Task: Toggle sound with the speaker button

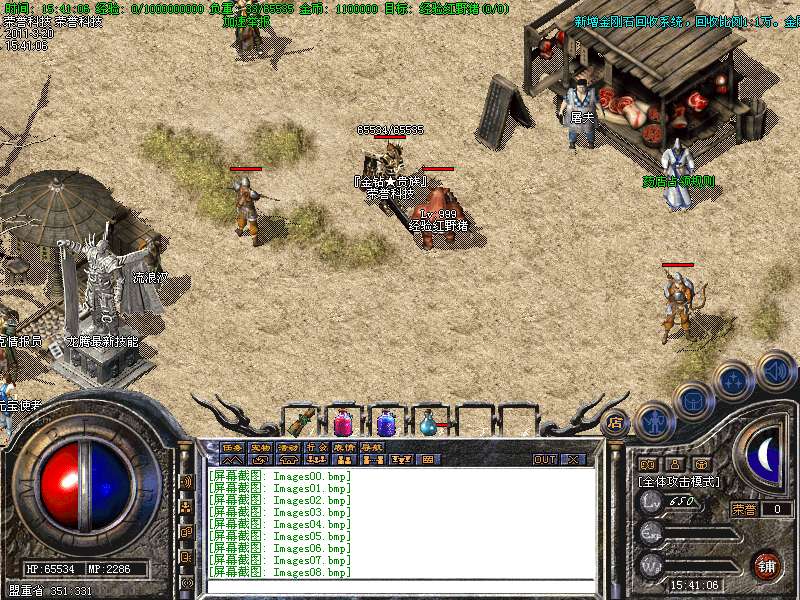Action: [775, 368]
